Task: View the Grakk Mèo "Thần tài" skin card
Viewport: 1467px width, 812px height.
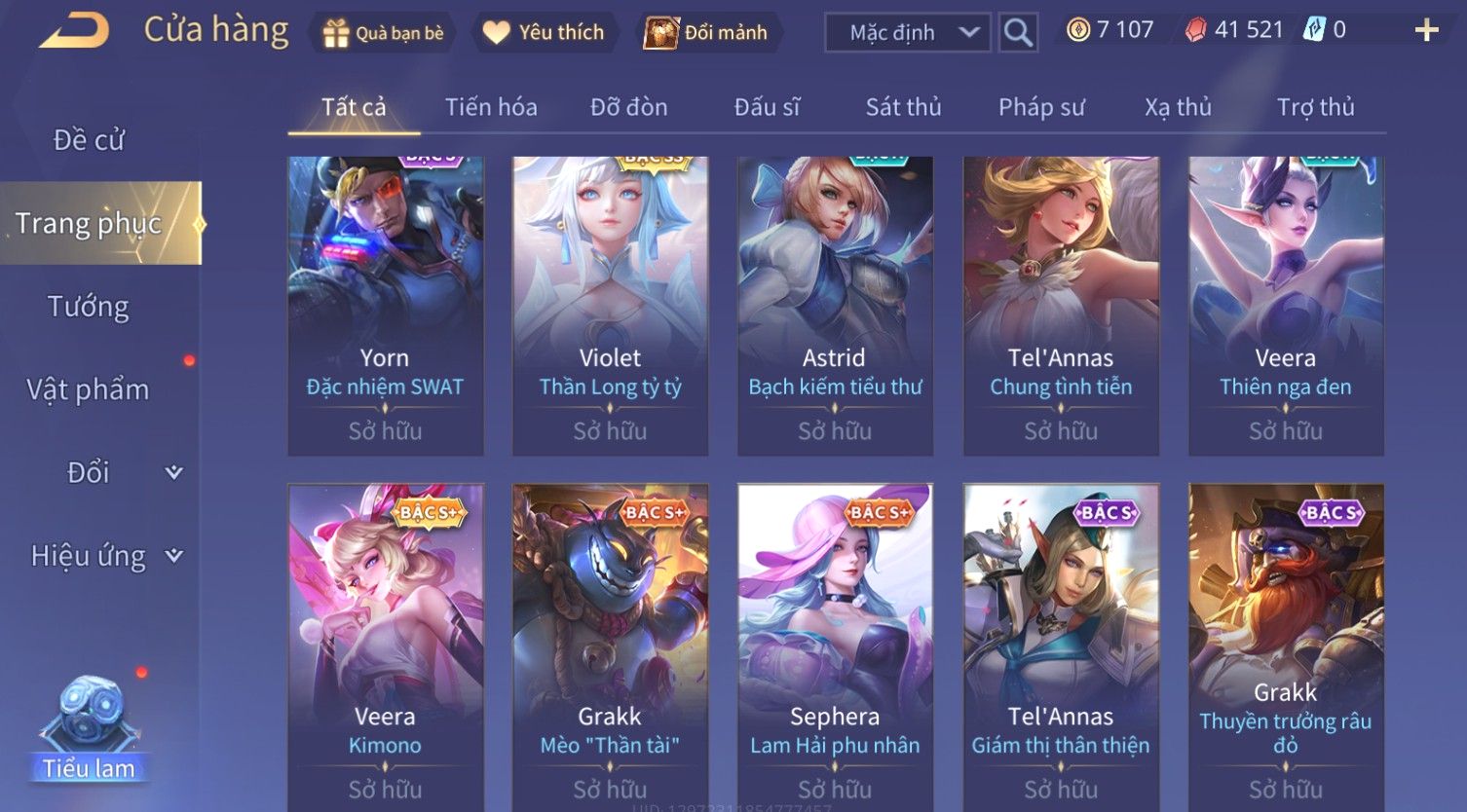Action: [x=610, y=643]
